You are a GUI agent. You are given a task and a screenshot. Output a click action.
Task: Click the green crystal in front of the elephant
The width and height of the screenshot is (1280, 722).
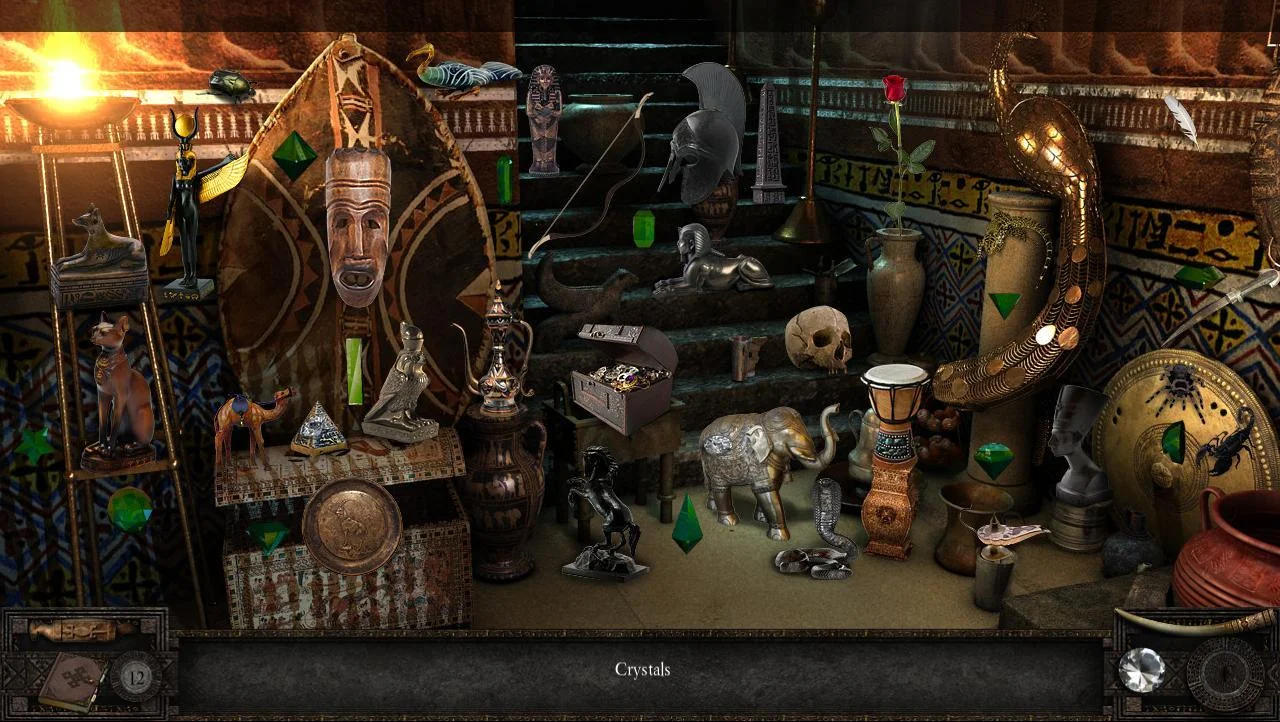click(688, 521)
